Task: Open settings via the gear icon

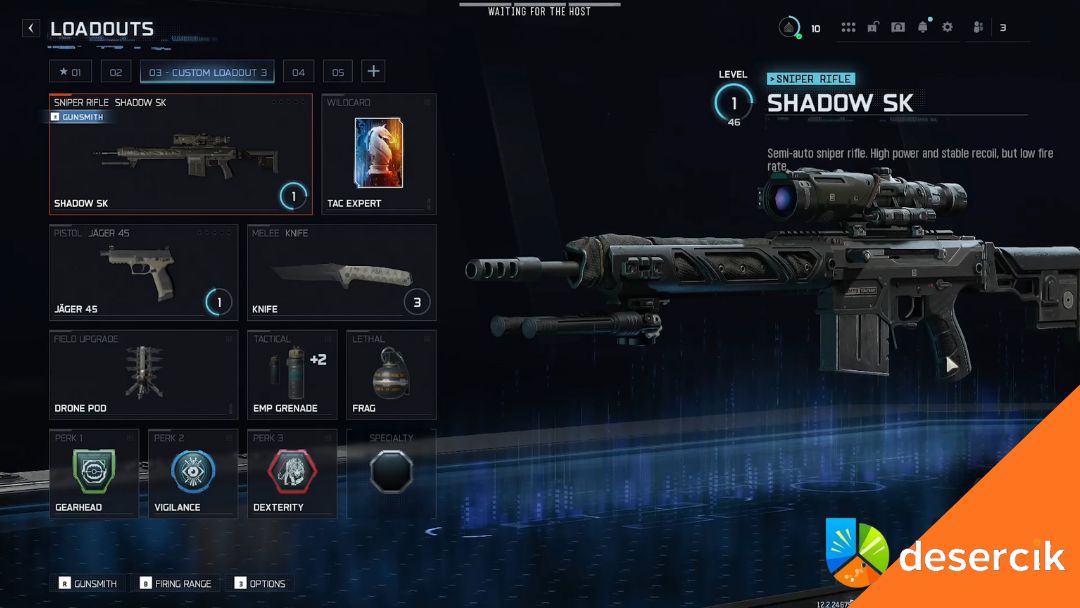Action: point(947,28)
